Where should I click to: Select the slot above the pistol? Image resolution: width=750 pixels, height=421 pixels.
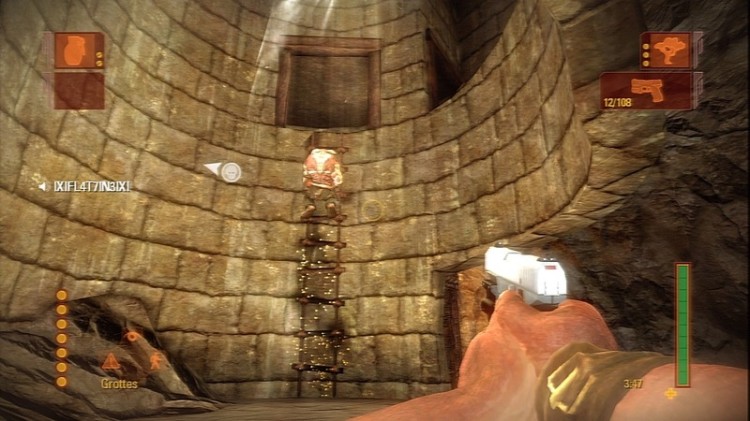click(667, 49)
